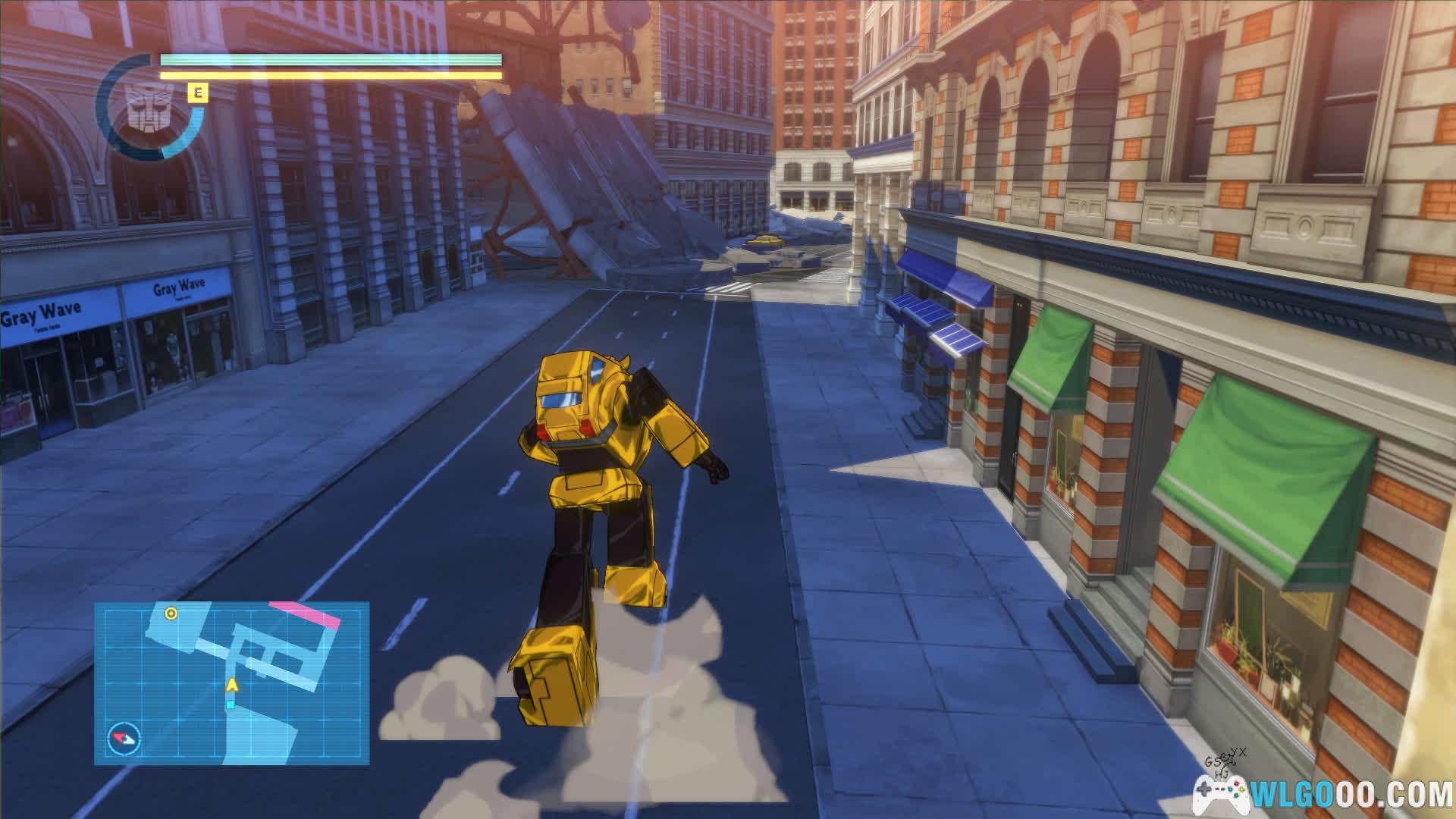Select the yellow player arrow on minimap
Viewport: 1456px width, 819px height.
click(x=231, y=686)
